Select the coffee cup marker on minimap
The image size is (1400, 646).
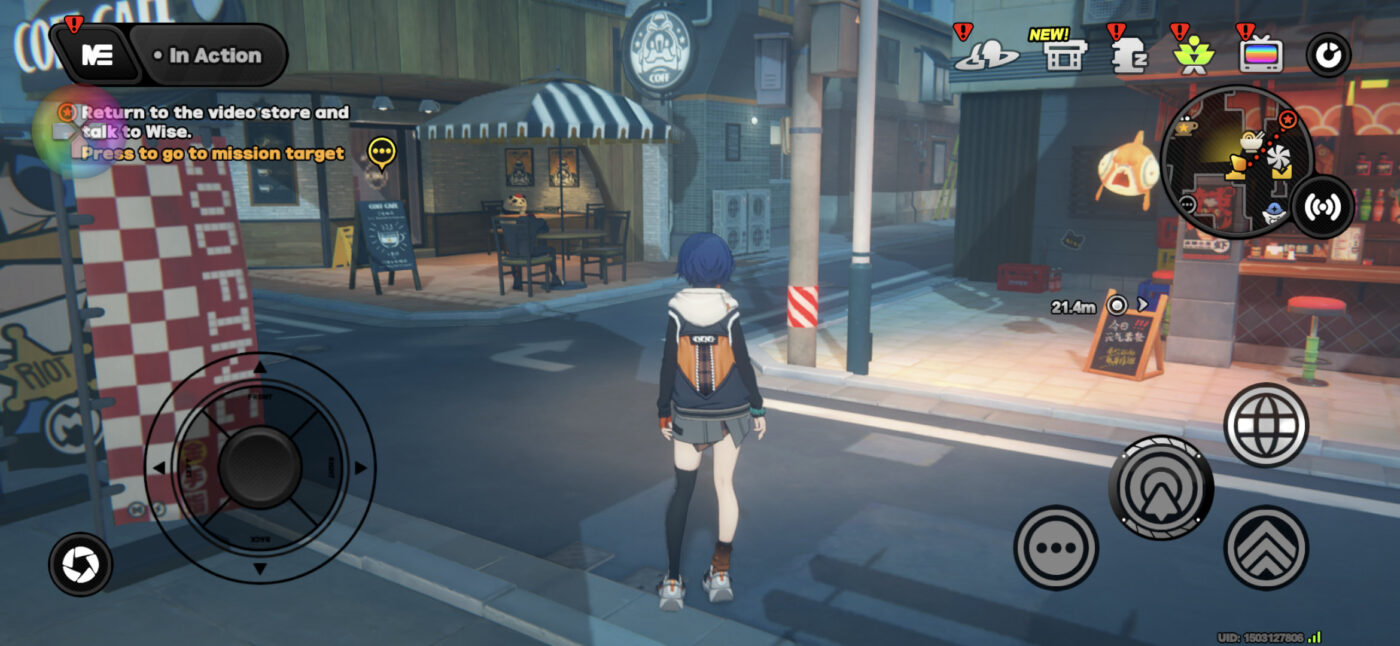click(x=1187, y=128)
